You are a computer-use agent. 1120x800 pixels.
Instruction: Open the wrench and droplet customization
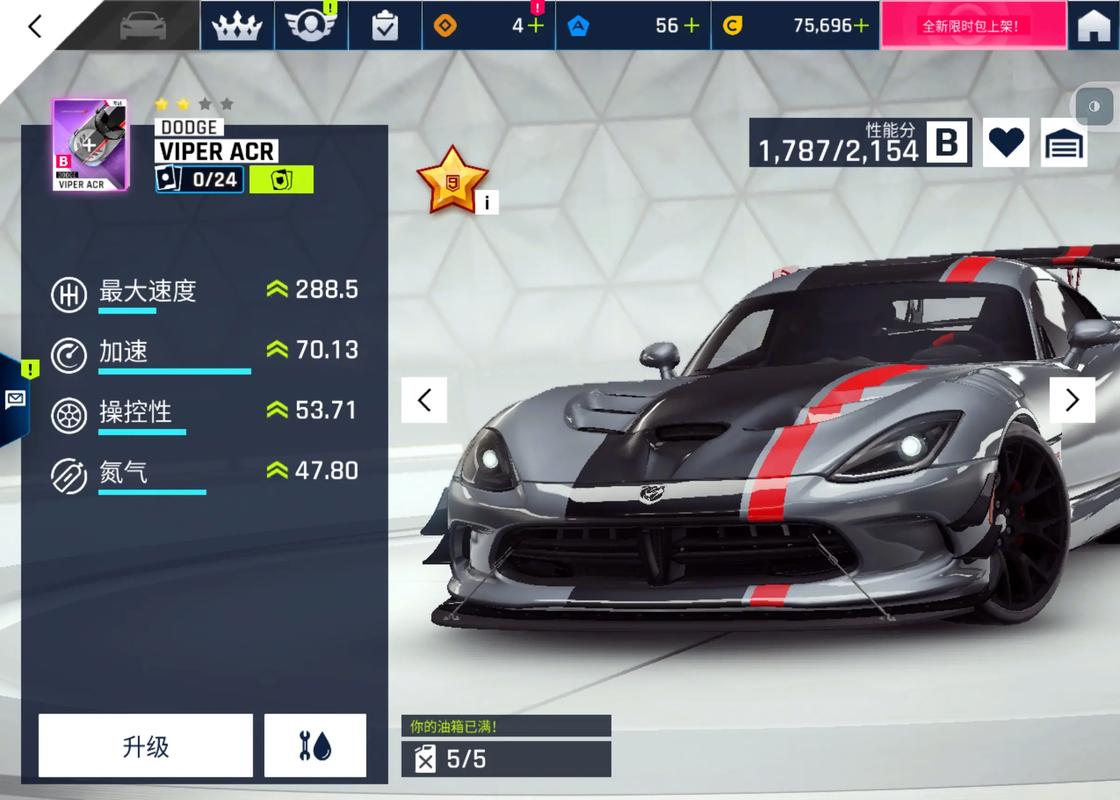(315, 746)
